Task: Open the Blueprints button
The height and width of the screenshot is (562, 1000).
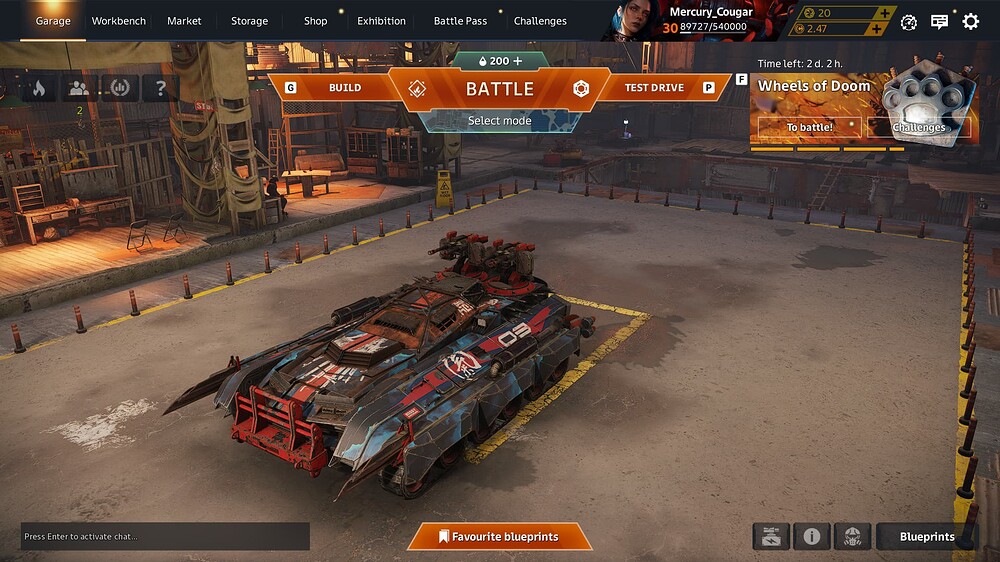Action: [926, 537]
